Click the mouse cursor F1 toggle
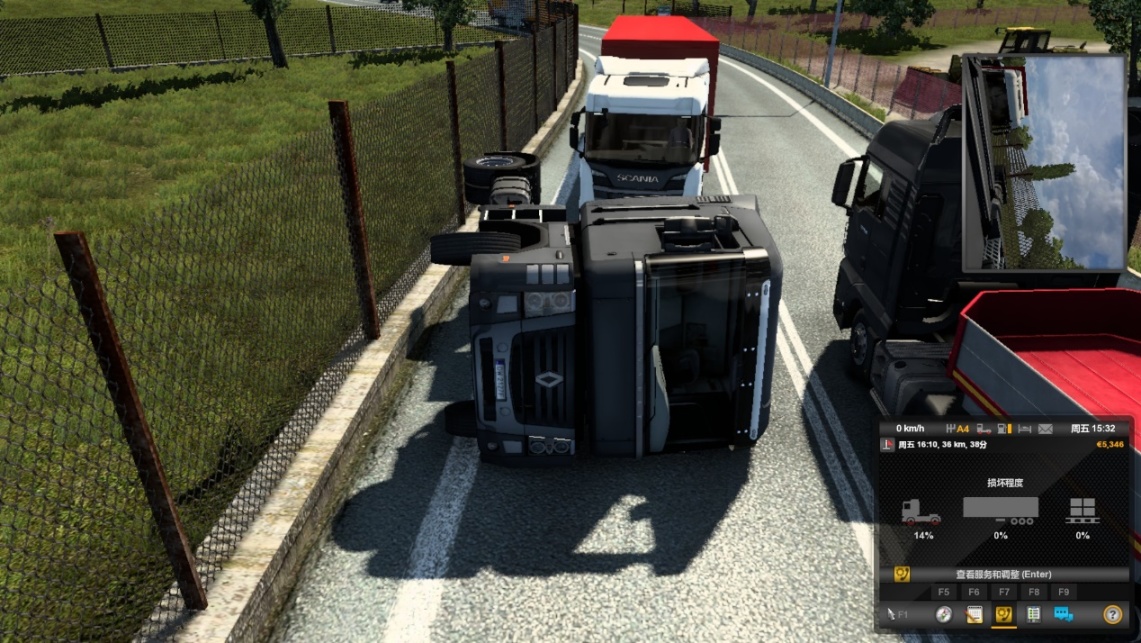 pyautogui.click(x=896, y=615)
